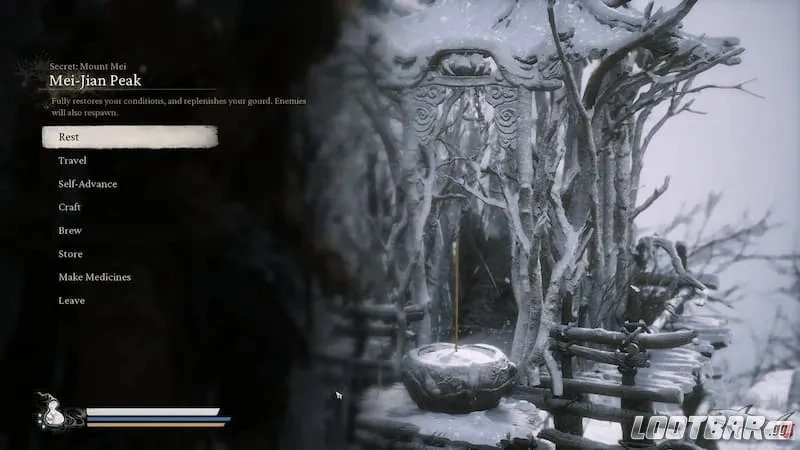Open the Travel menu
The width and height of the screenshot is (800, 450).
[x=72, y=160]
